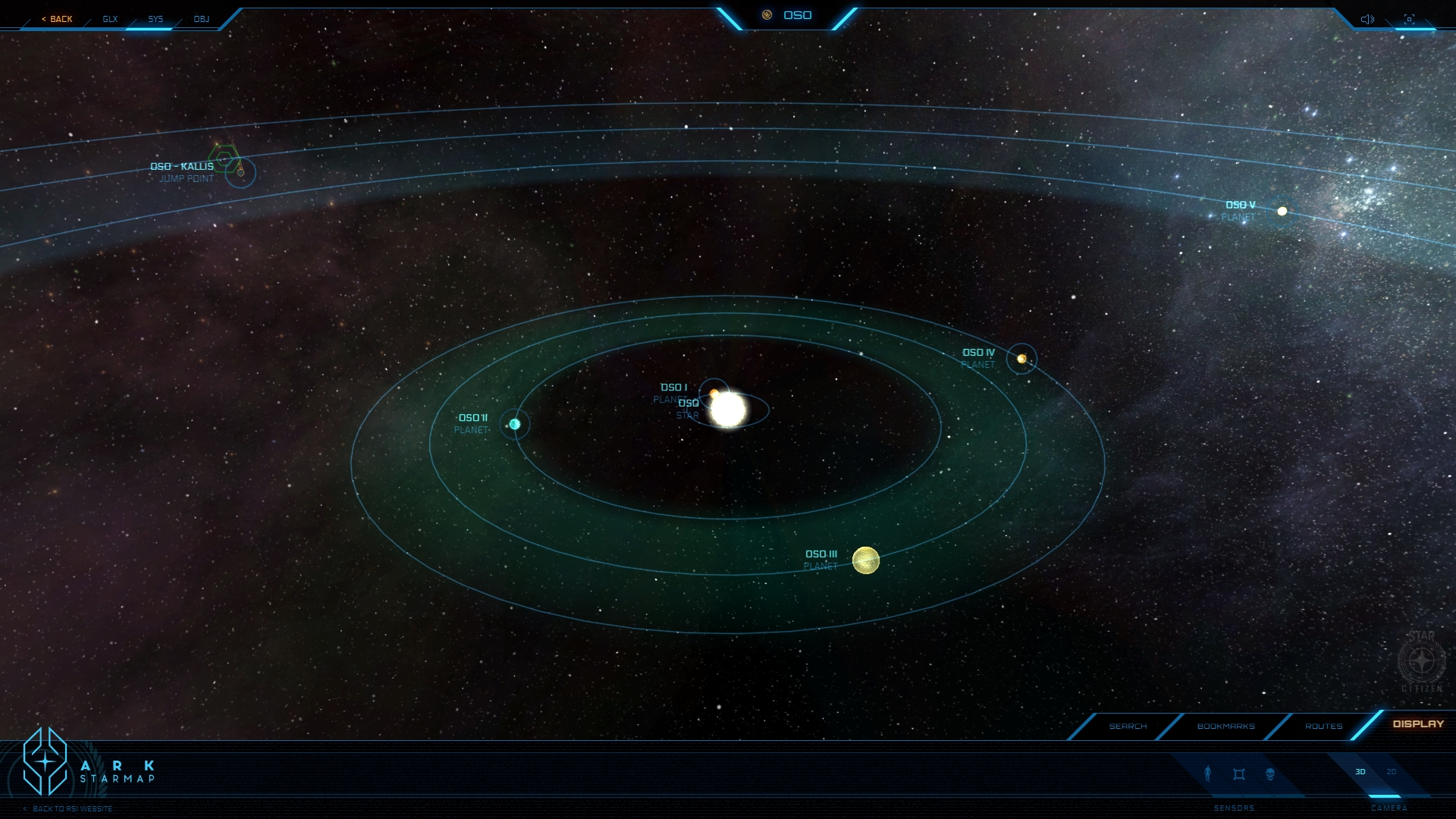Toggle the square frame sensor icon

click(x=1239, y=774)
